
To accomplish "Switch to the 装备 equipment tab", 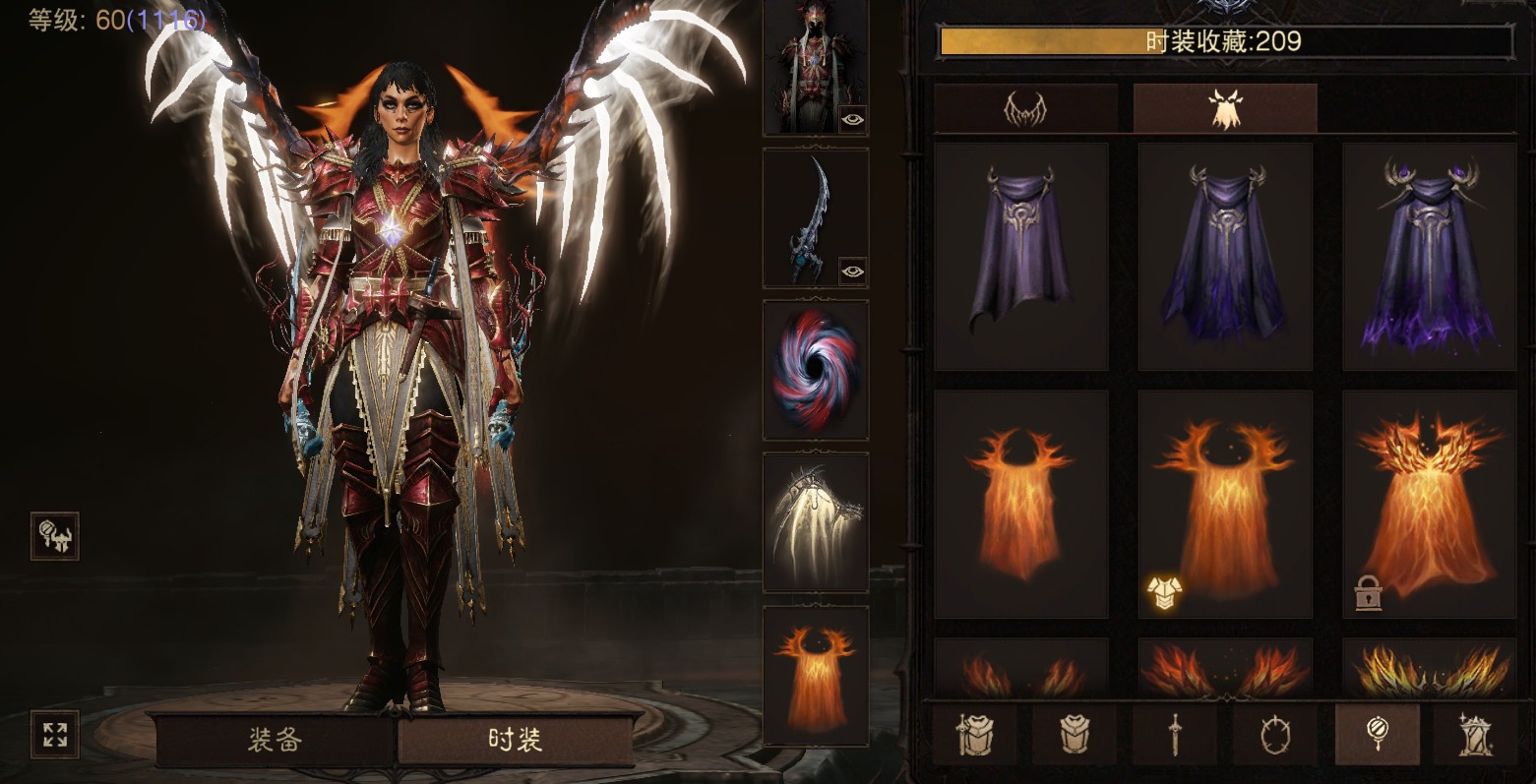I will (x=276, y=741).
